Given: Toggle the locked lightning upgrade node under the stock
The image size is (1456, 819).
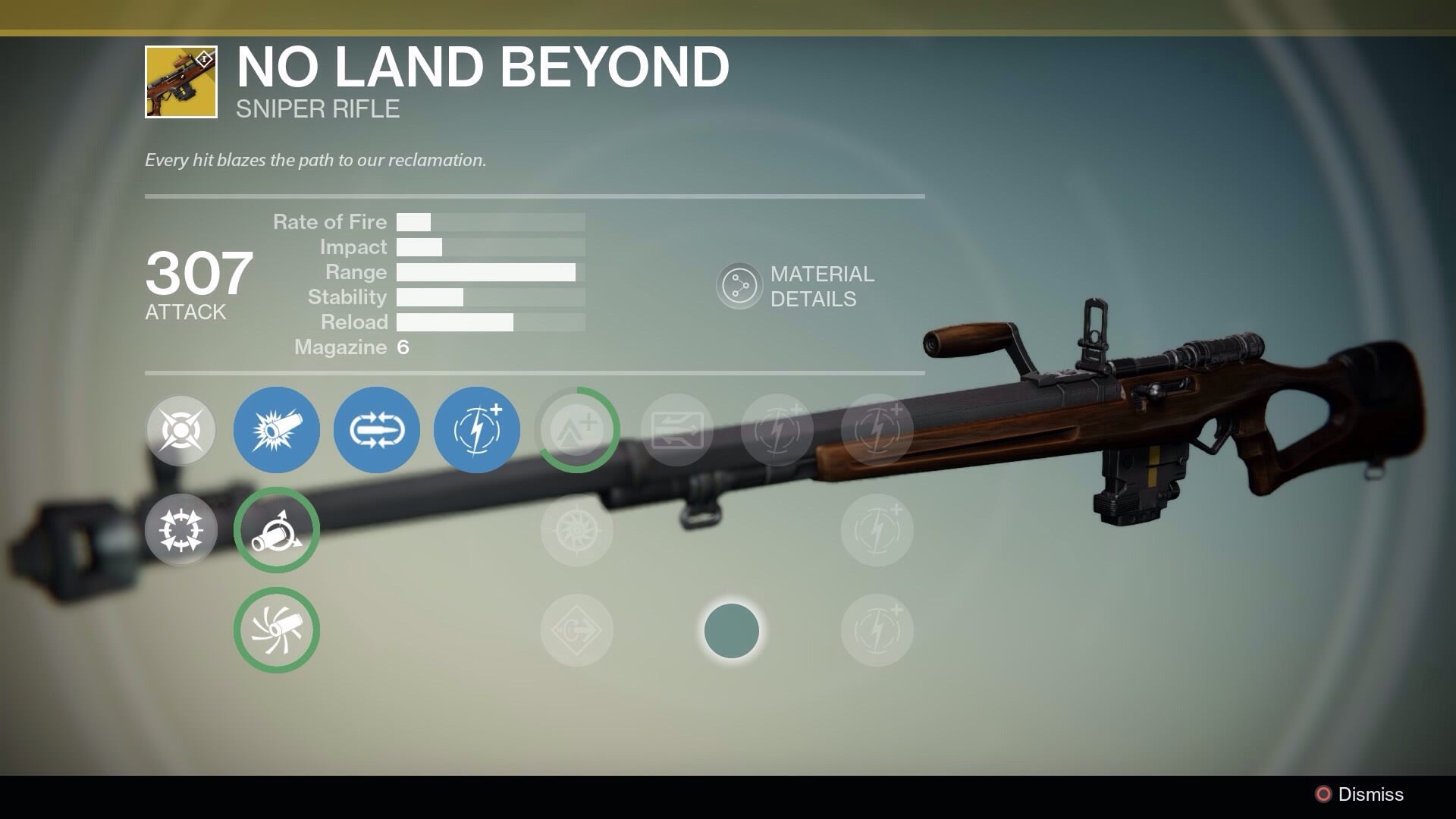Looking at the screenshot, I should pos(876,529).
